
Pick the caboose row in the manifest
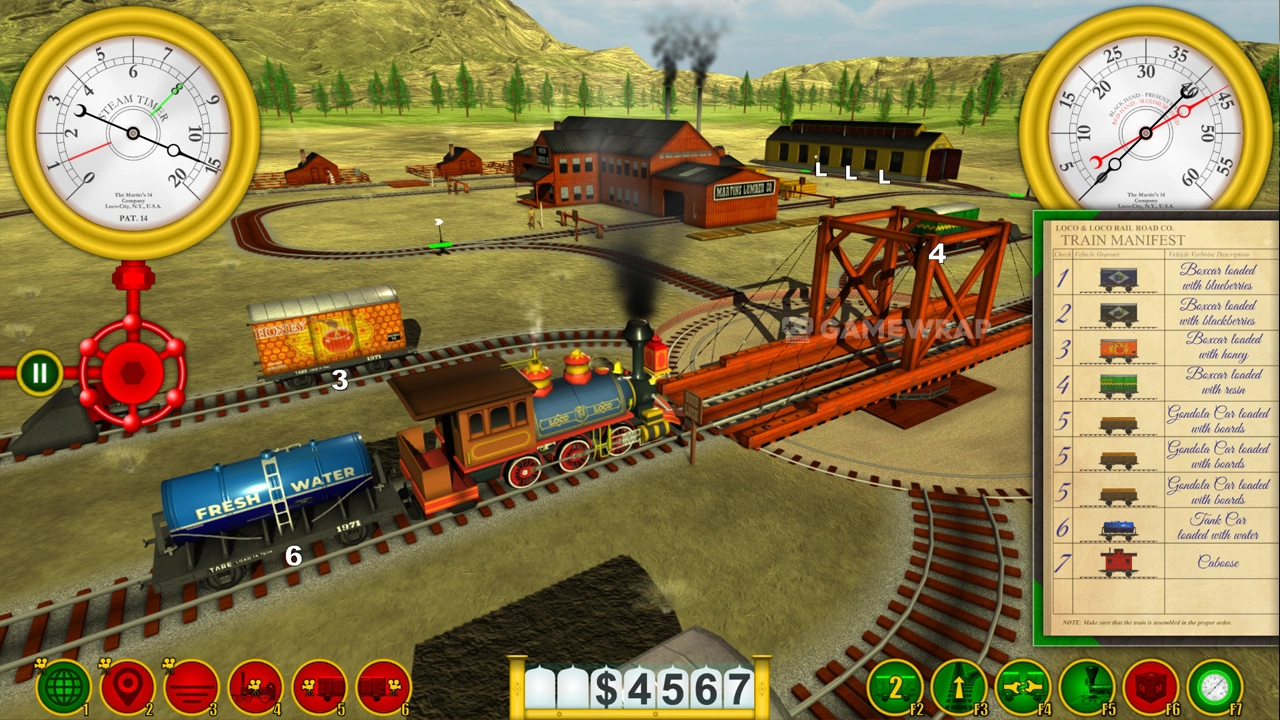tap(1160, 563)
